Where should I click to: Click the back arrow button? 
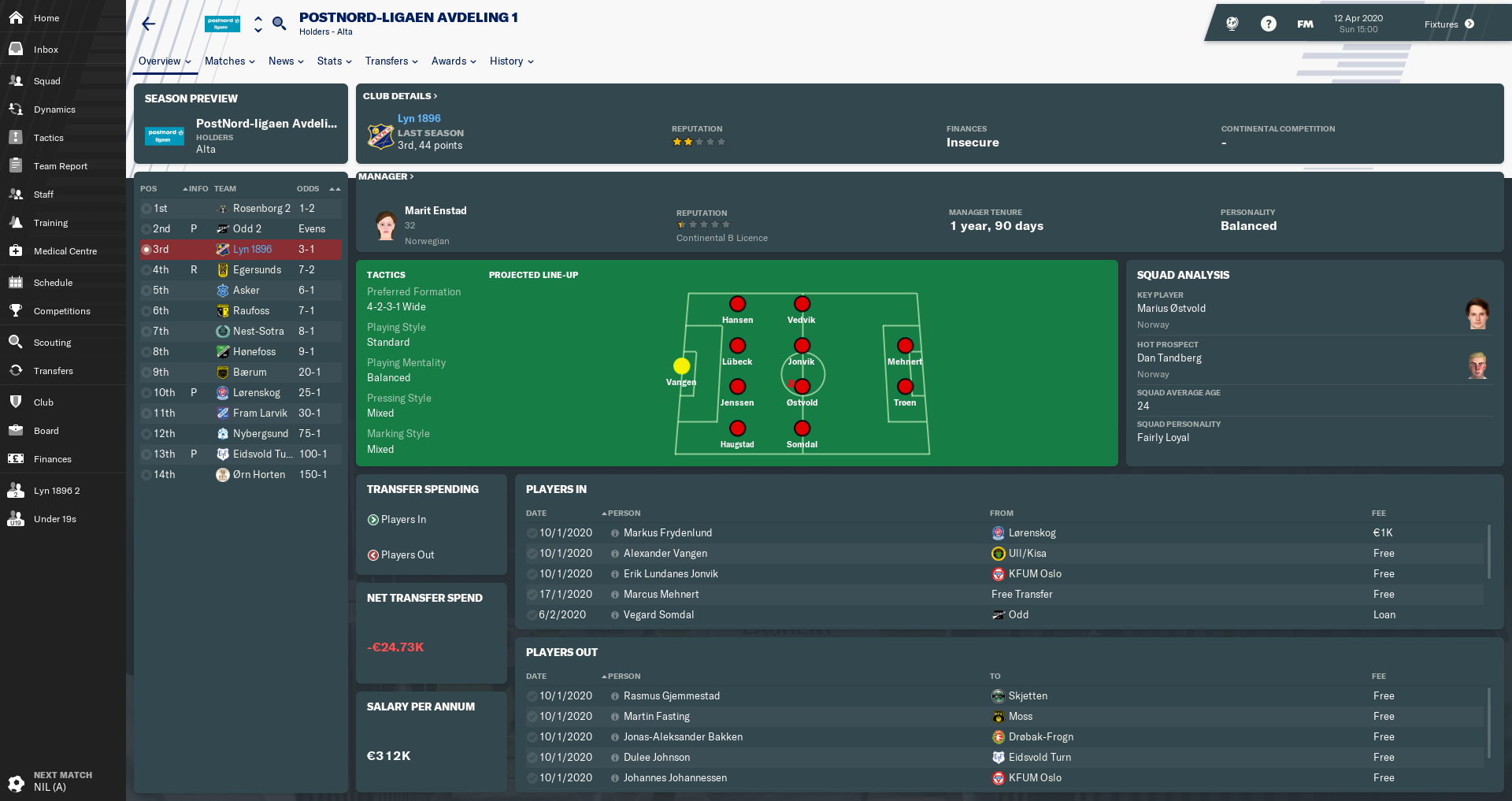[149, 24]
